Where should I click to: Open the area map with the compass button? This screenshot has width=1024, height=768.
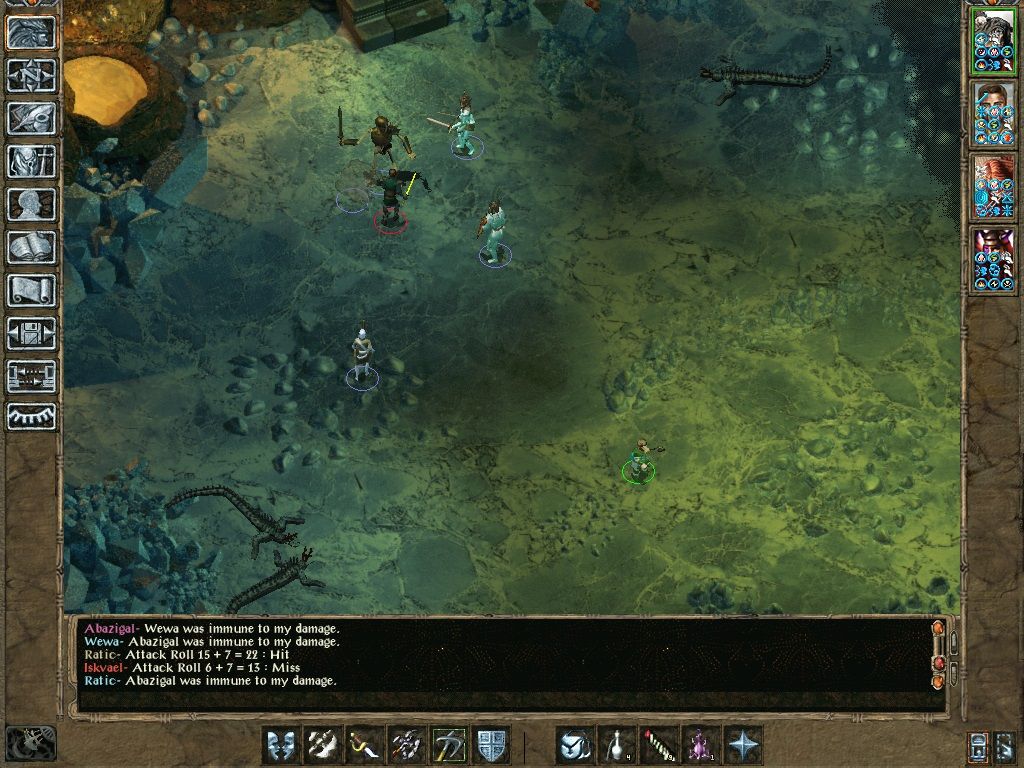tap(31, 74)
